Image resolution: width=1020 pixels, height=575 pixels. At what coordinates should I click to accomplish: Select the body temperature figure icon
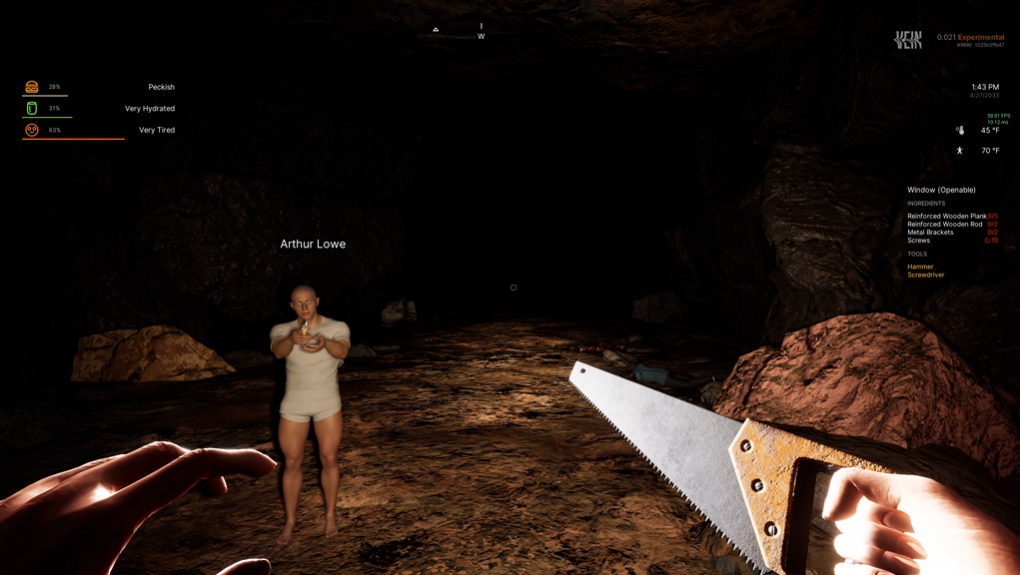coord(960,151)
